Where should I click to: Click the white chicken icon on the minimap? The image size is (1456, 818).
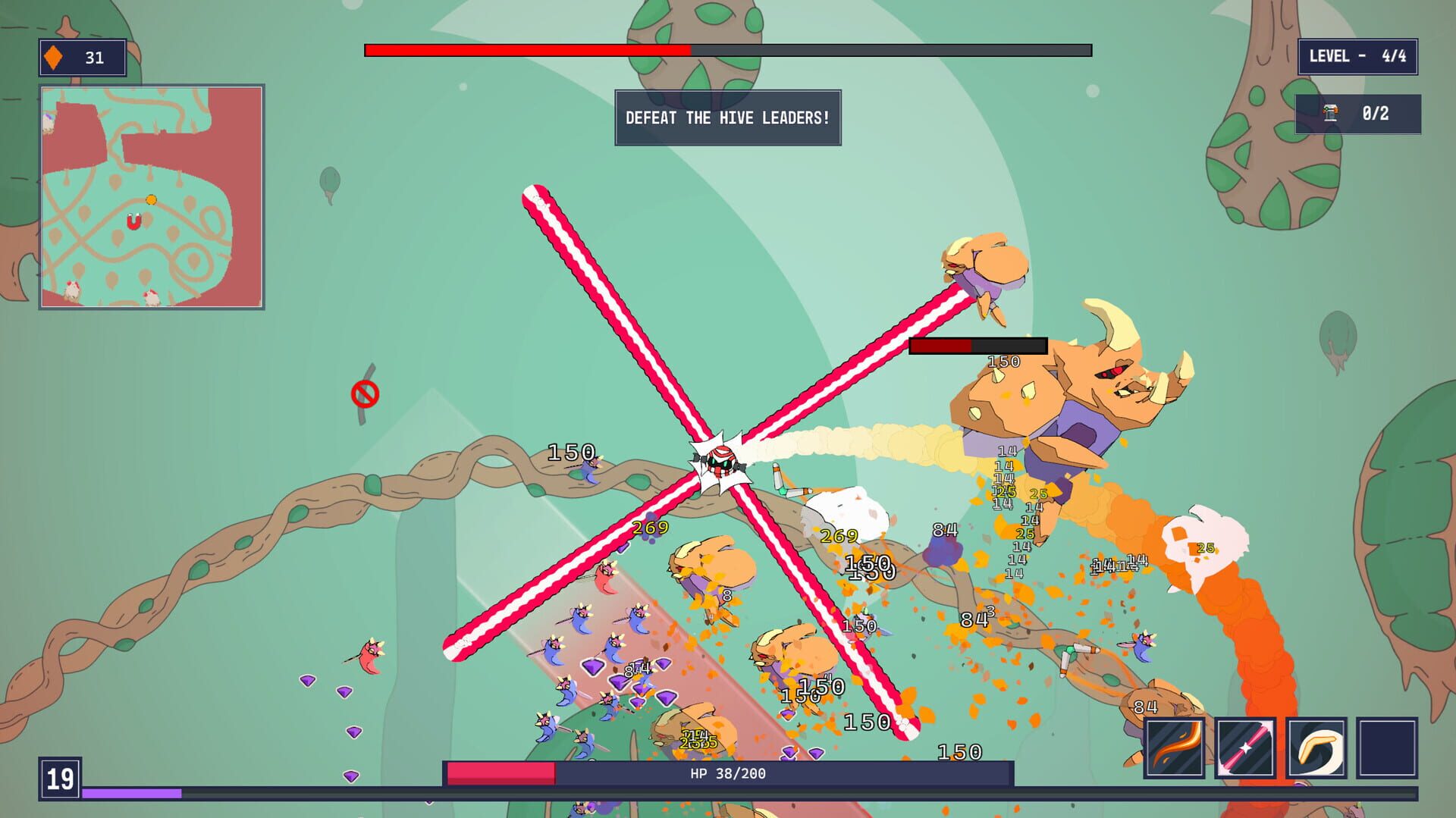click(x=72, y=290)
